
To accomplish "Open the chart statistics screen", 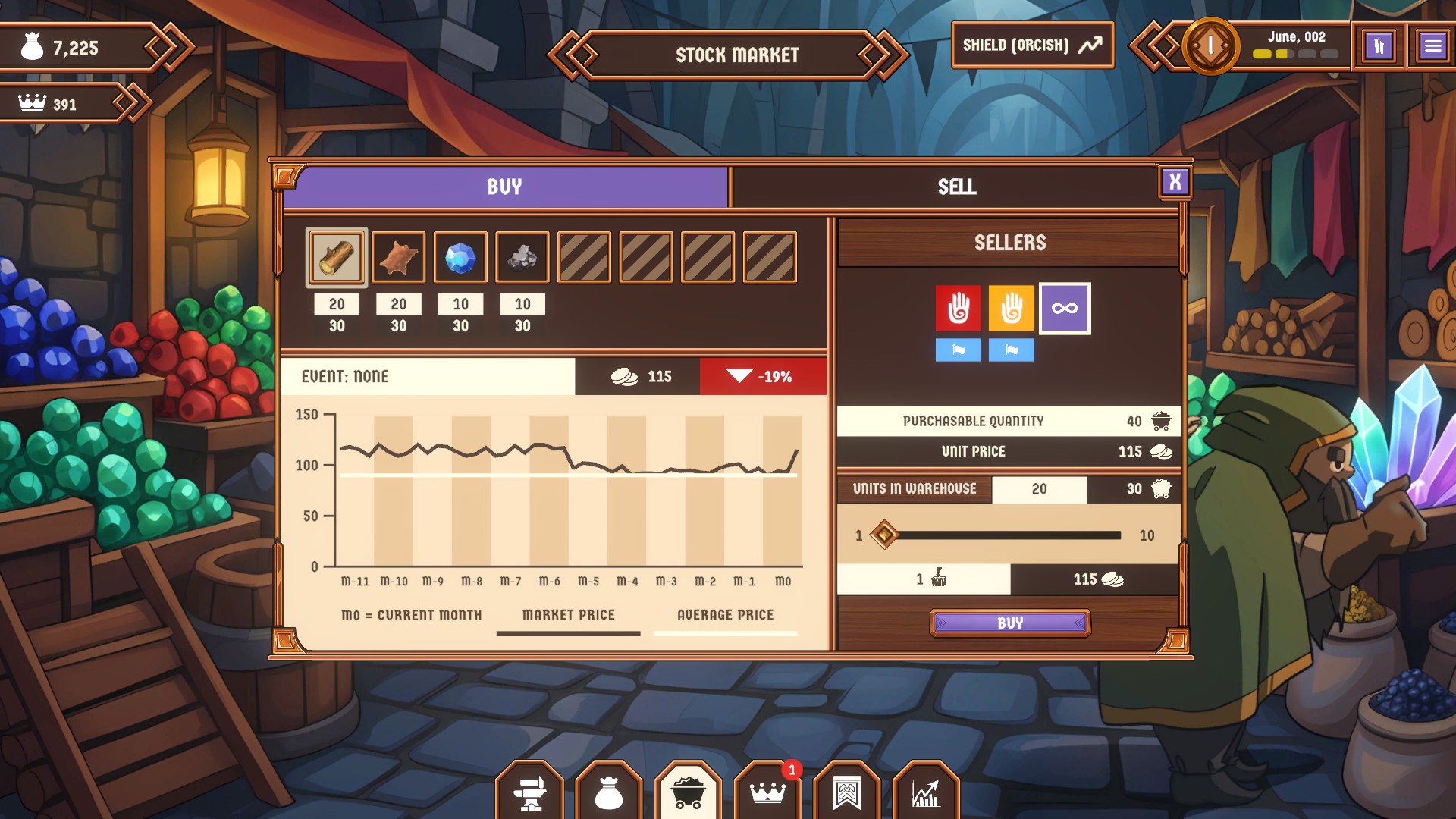I will [926, 793].
